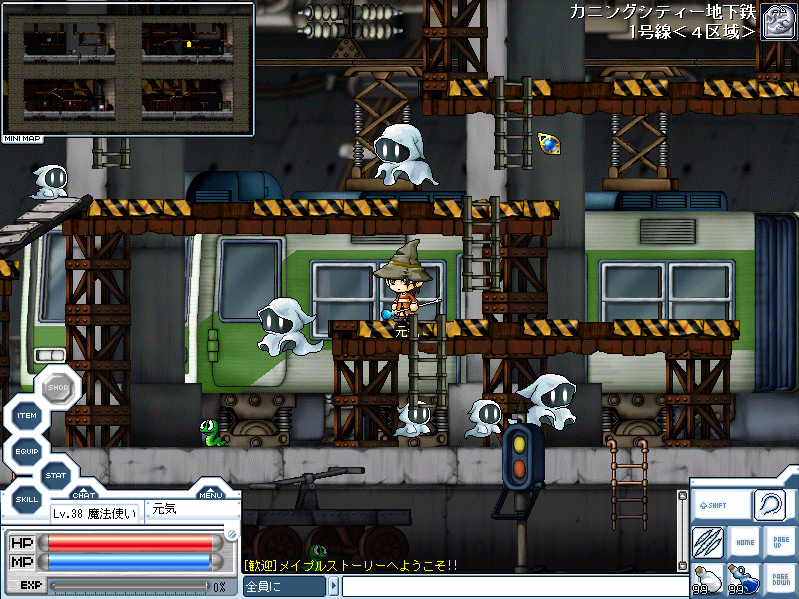Click the world map icon beside the area name
The image size is (799, 599).
pyautogui.click(x=778, y=21)
